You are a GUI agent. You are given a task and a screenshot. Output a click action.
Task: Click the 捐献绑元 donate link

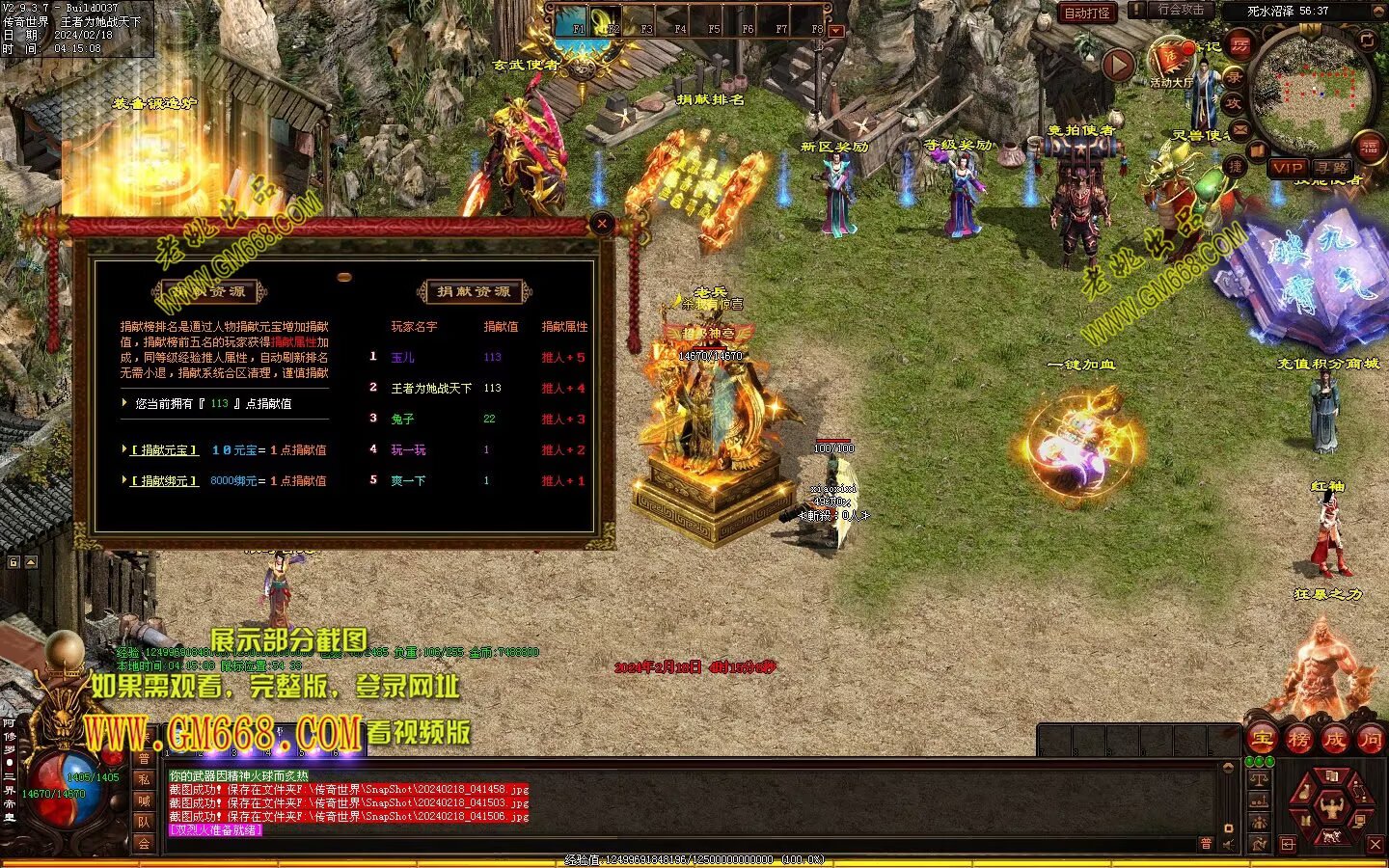[165, 481]
